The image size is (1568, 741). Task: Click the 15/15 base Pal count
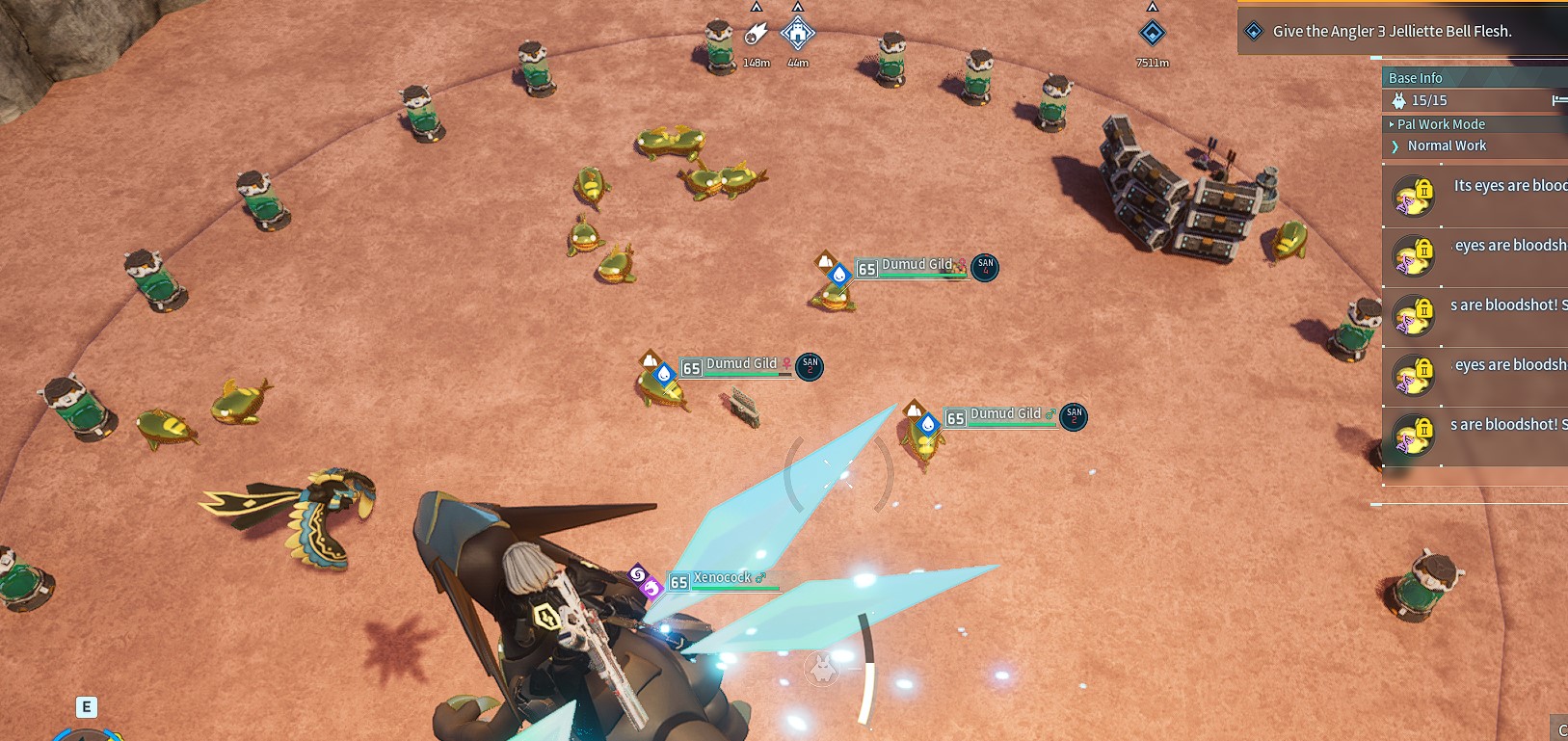(x=1428, y=100)
